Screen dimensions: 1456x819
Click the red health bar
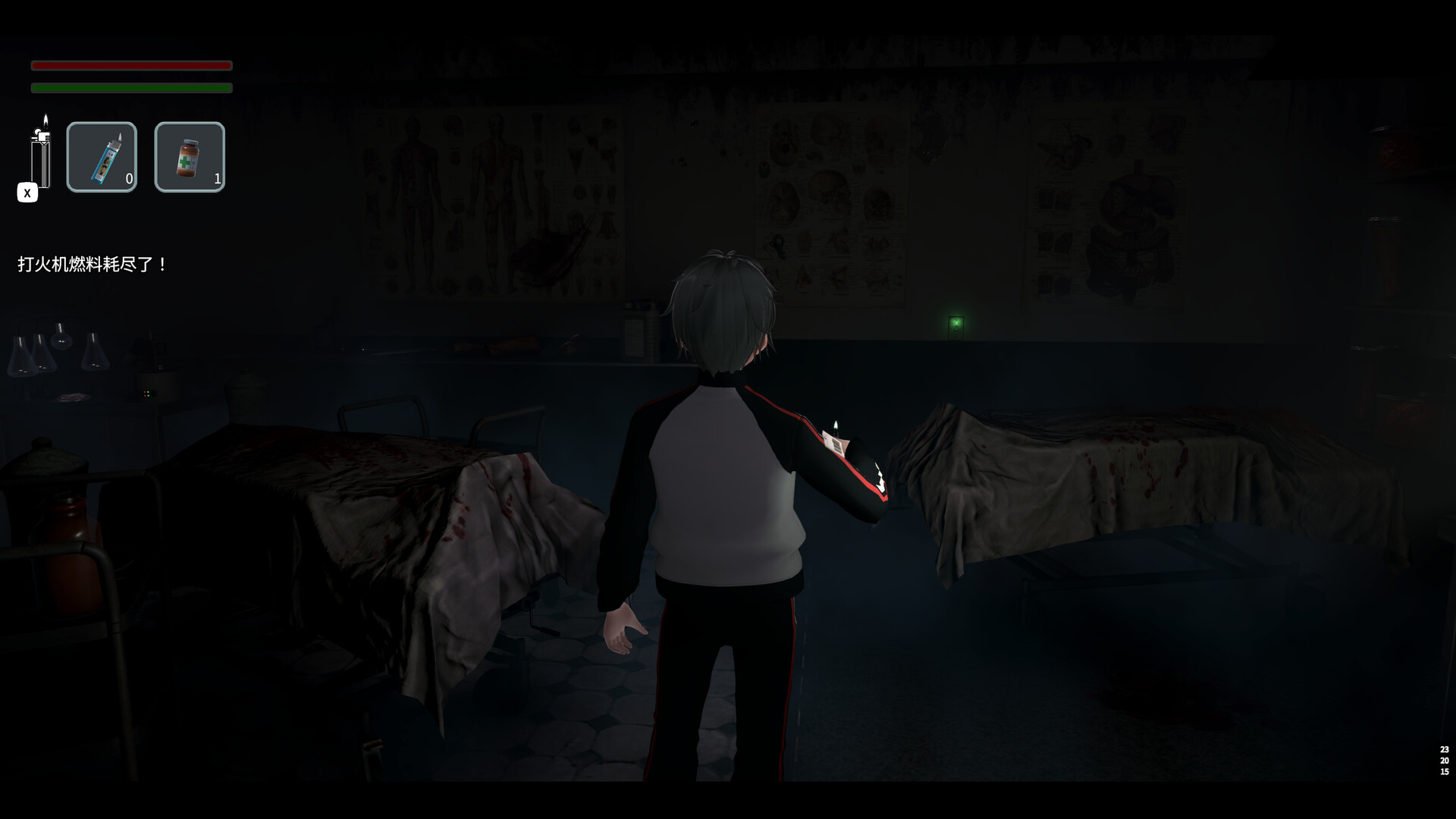point(130,66)
